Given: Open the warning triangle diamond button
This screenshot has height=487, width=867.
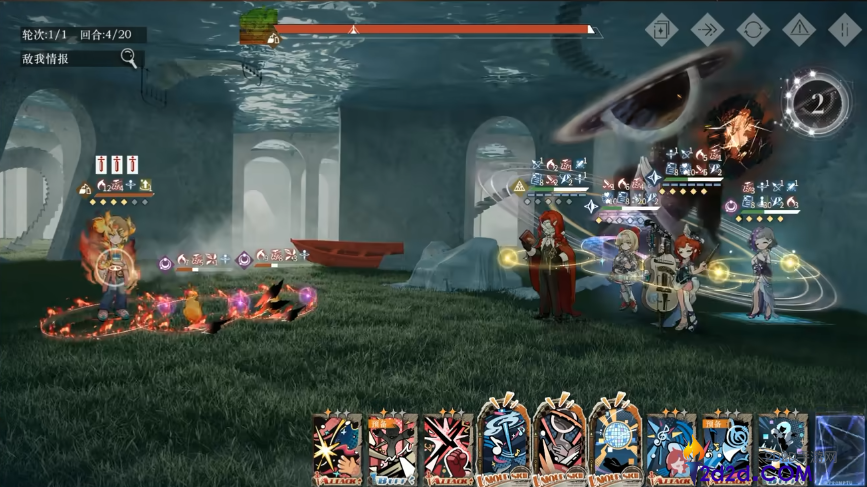Looking at the screenshot, I should [799, 29].
